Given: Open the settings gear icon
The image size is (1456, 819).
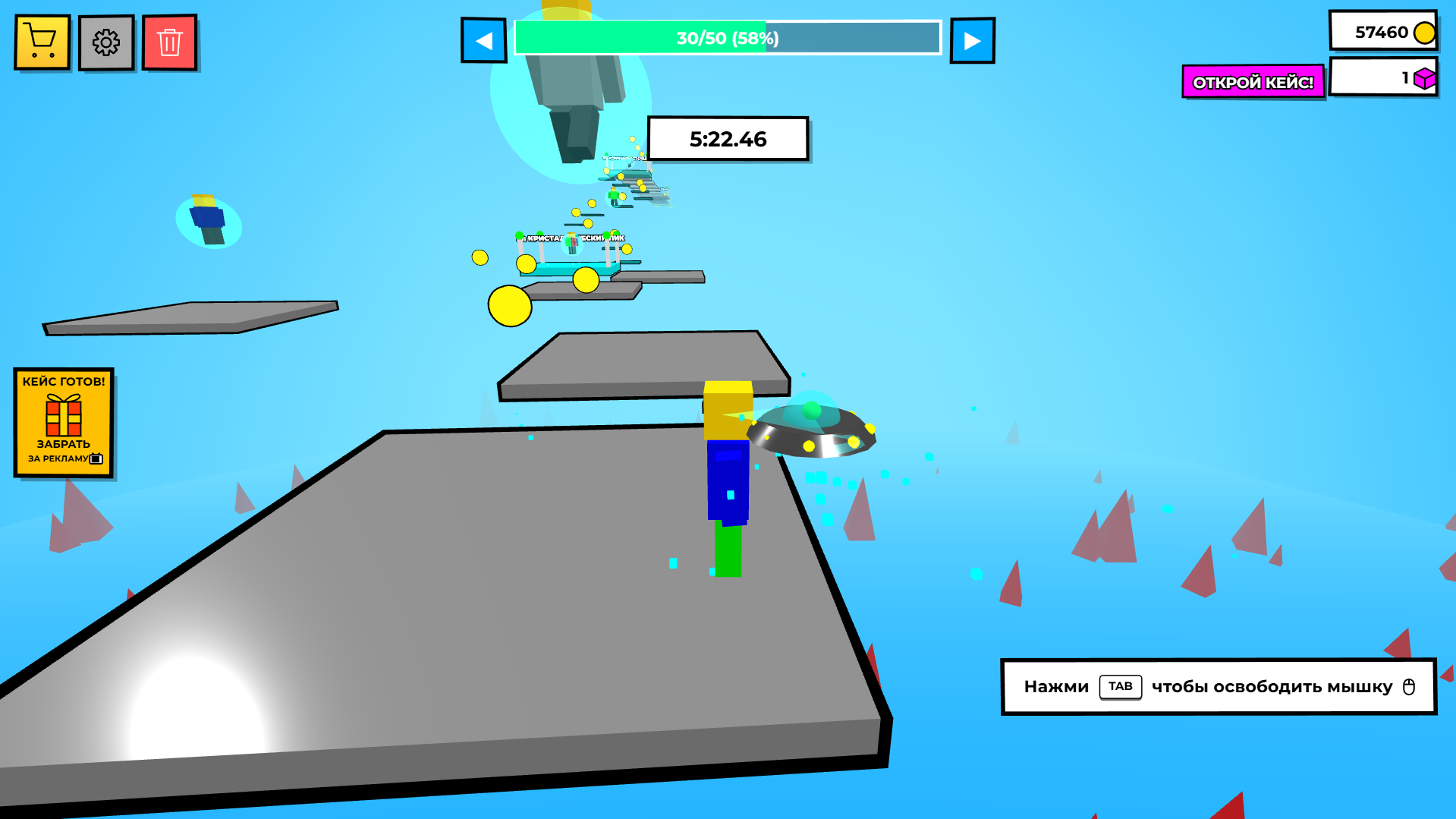Looking at the screenshot, I should 106,43.
